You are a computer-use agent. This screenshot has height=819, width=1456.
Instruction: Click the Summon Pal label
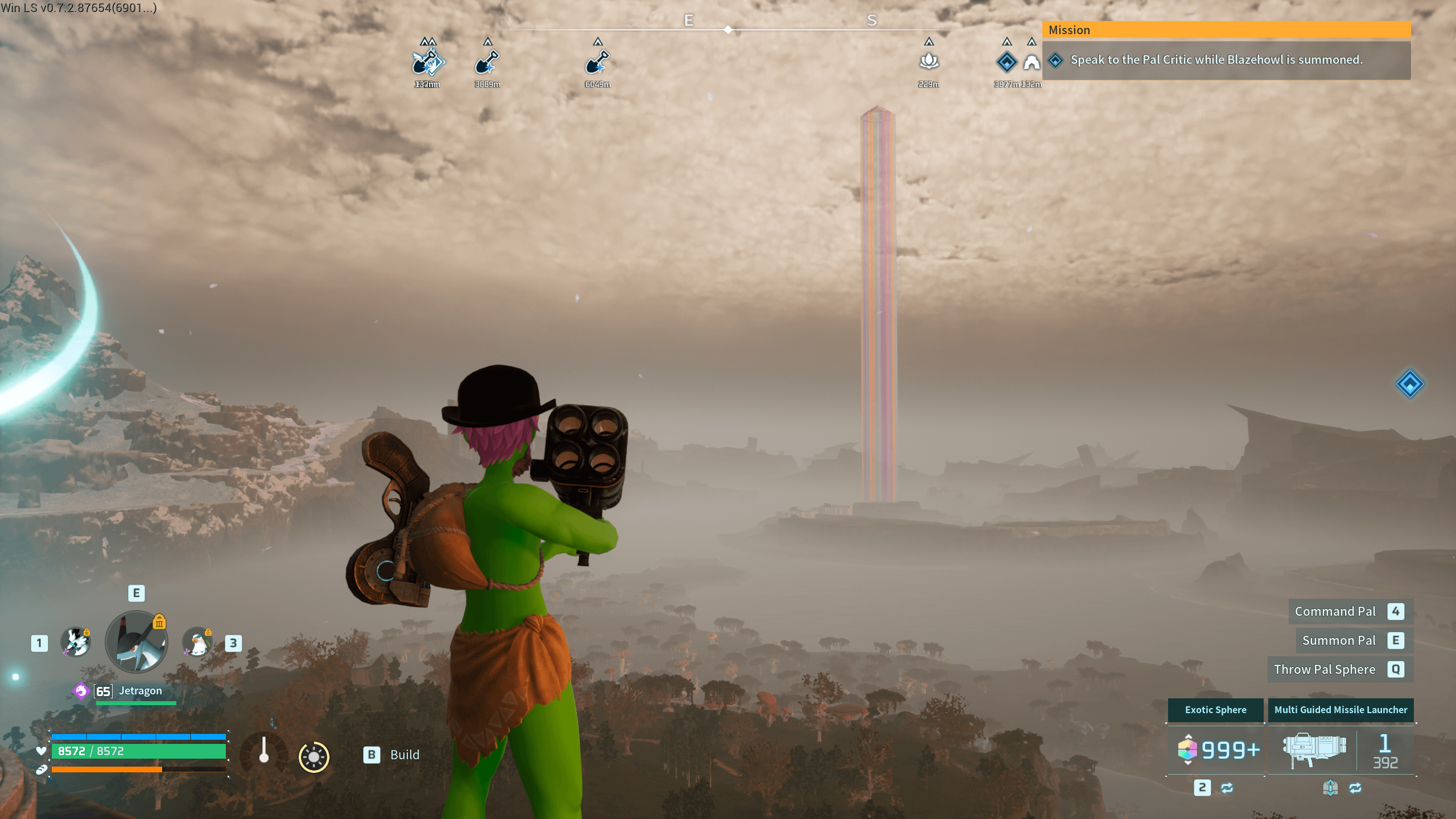coord(1339,640)
